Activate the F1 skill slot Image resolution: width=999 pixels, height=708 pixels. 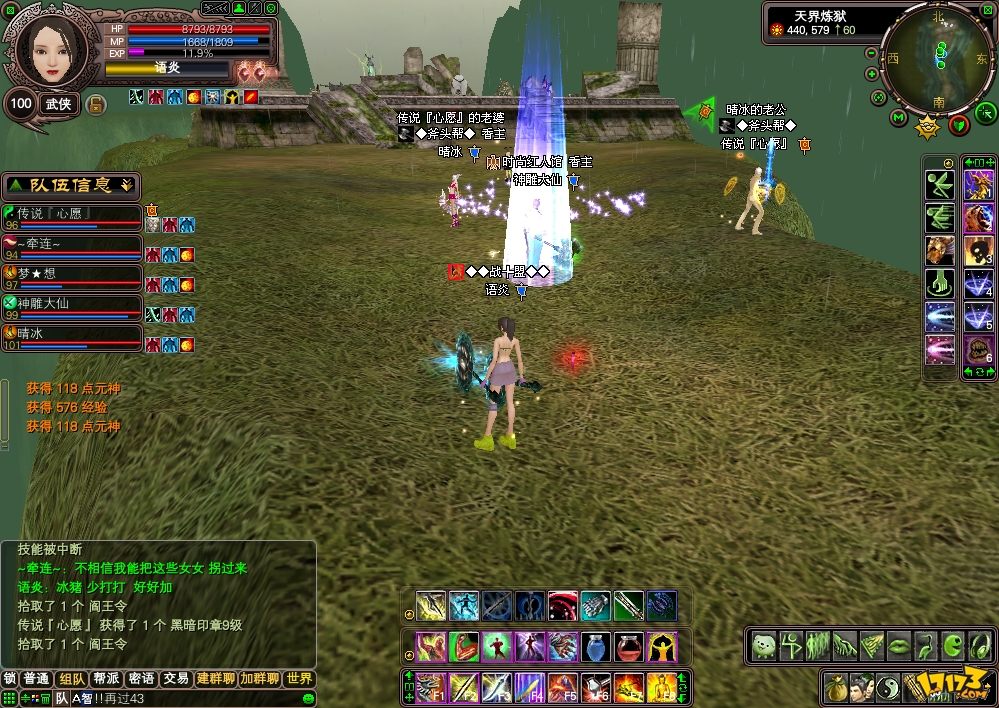[x=431, y=687]
